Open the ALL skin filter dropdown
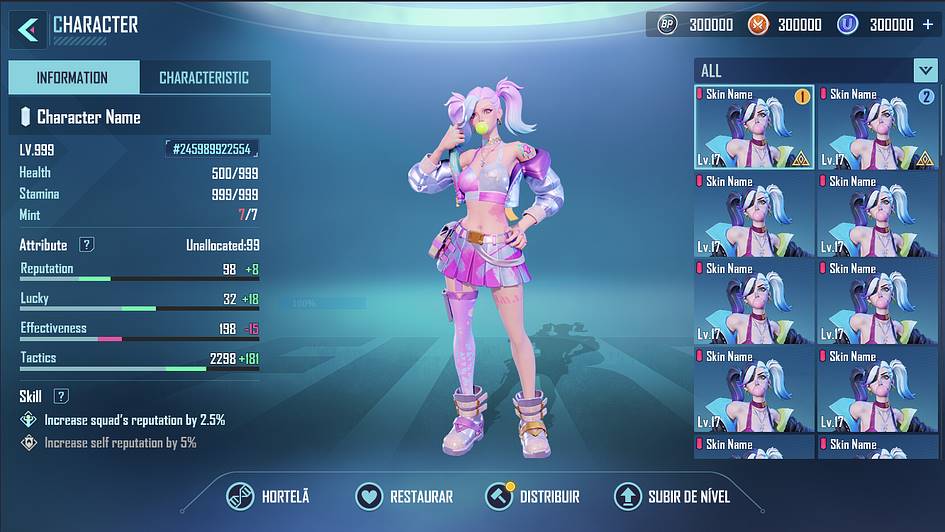The height and width of the screenshot is (532, 945). click(925, 70)
